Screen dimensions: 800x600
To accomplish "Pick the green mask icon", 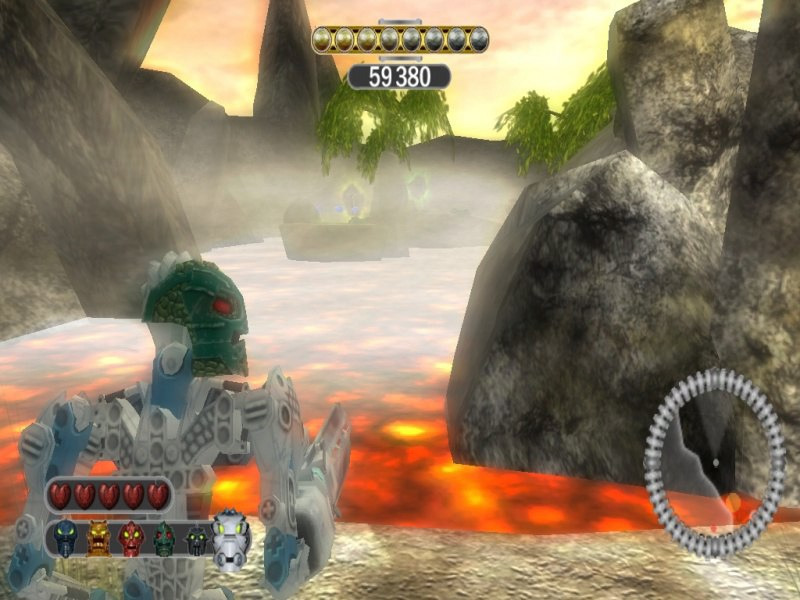I will coord(164,540).
